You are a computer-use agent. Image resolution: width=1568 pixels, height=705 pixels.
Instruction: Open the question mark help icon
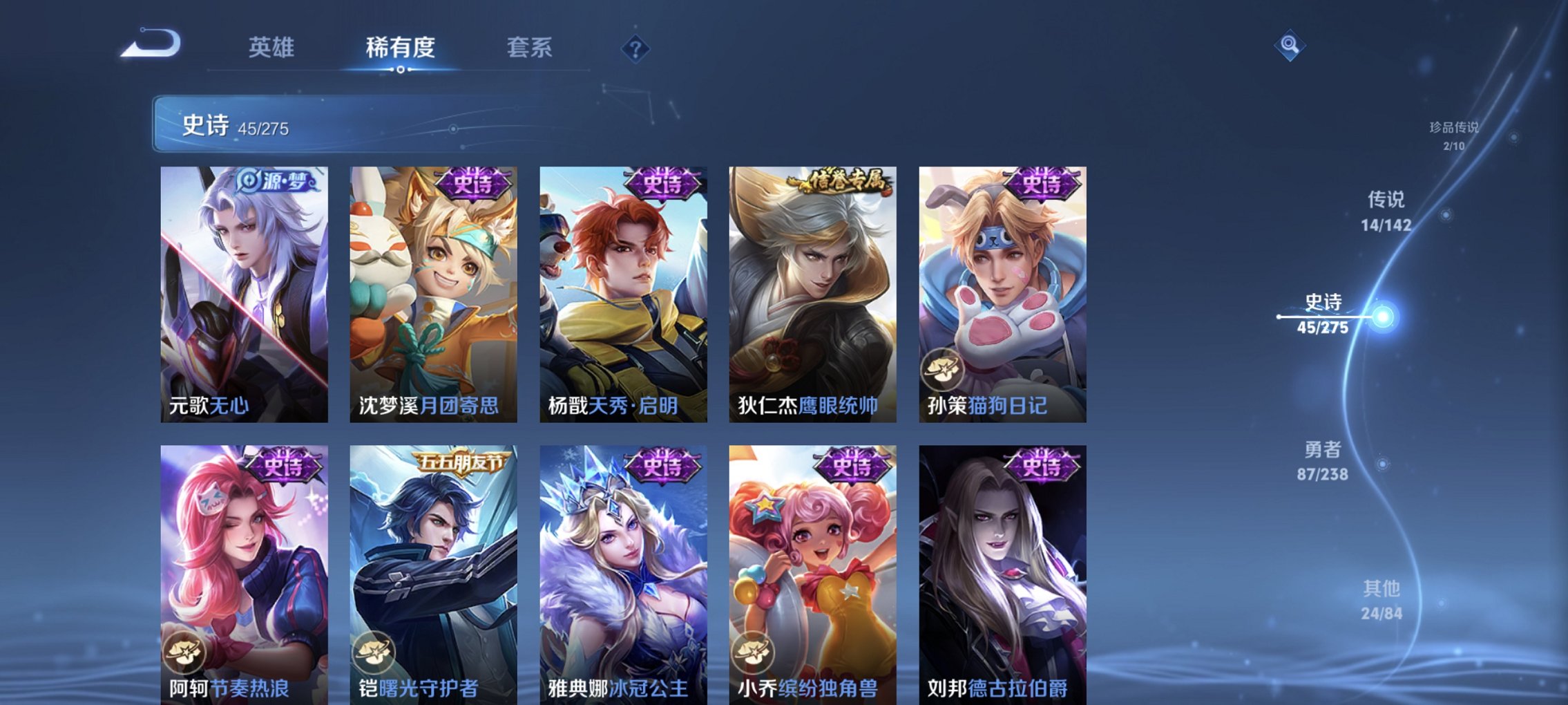[x=636, y=50]
